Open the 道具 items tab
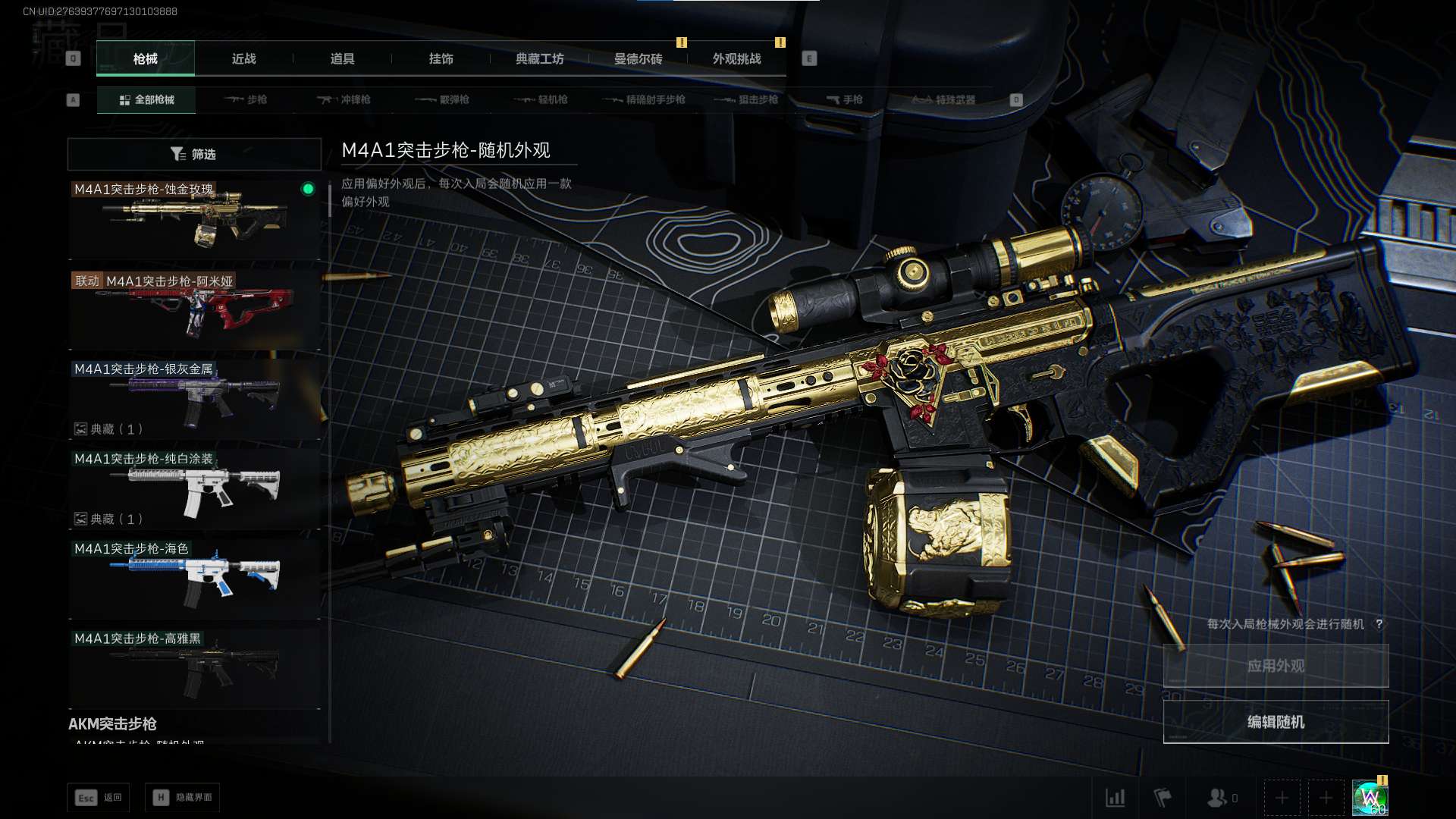 342,59
